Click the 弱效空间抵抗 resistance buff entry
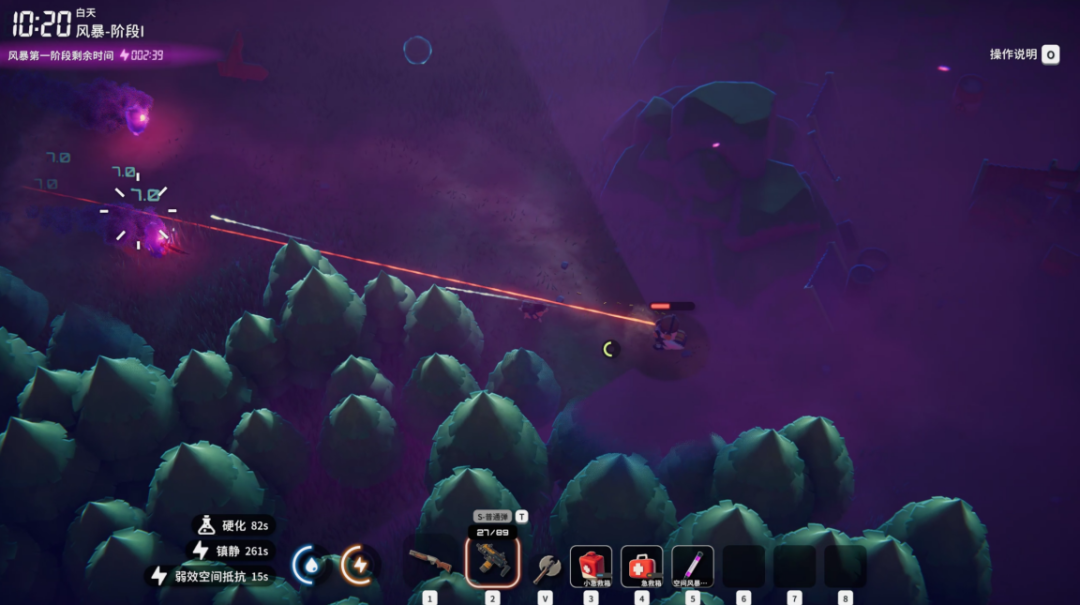Screen dimensions: 1080x605 click(211, 576)
